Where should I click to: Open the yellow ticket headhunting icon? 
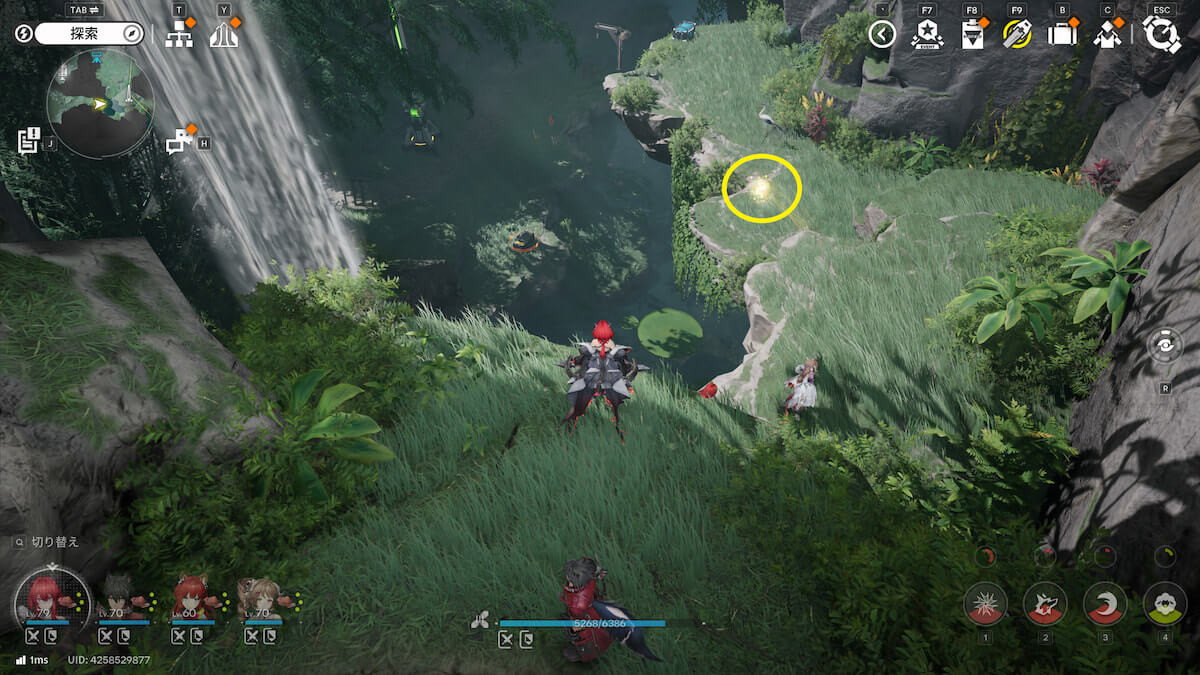coord(1017,35)
